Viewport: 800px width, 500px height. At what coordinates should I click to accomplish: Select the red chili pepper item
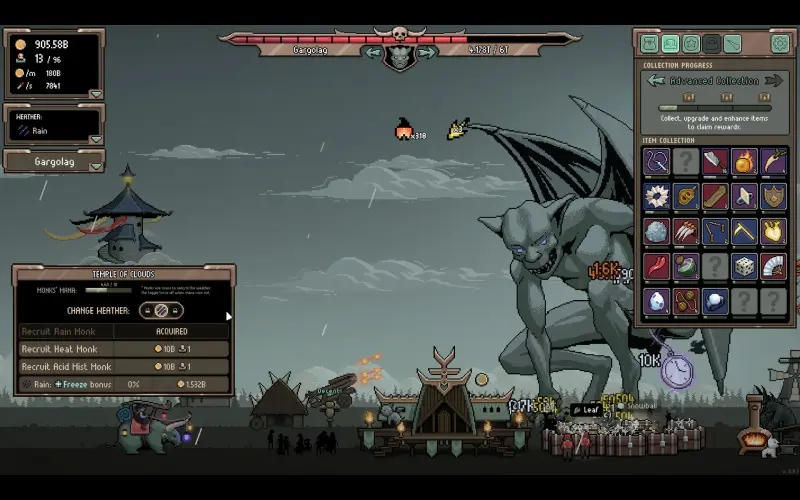tap(657, 266)
